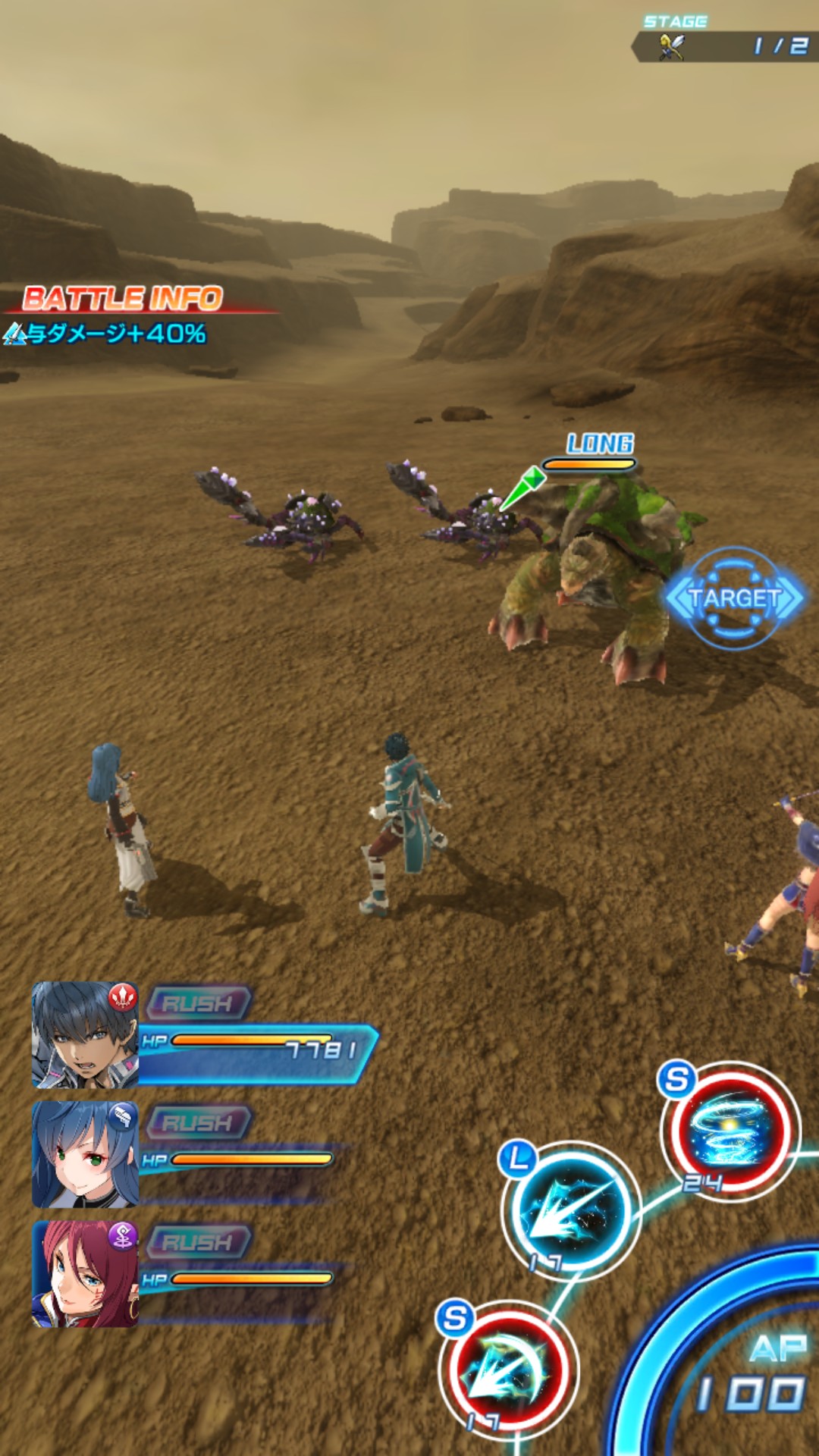The height and width of the screenshot is (1456, 819).
Task: Select the dark-haired male character portrait
Action: (x=84, y=1035)
